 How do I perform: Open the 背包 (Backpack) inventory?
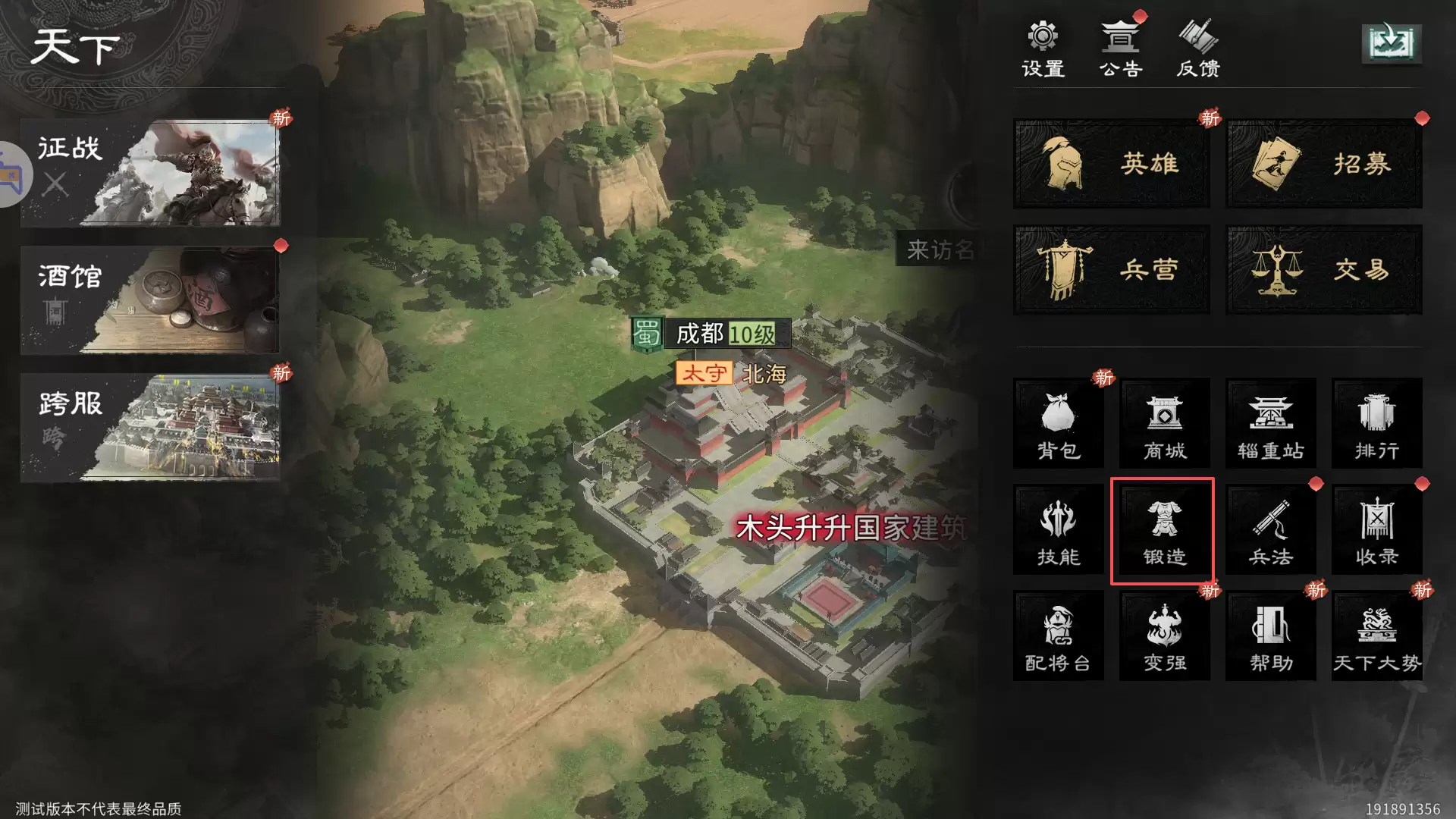coord(1058,423)
